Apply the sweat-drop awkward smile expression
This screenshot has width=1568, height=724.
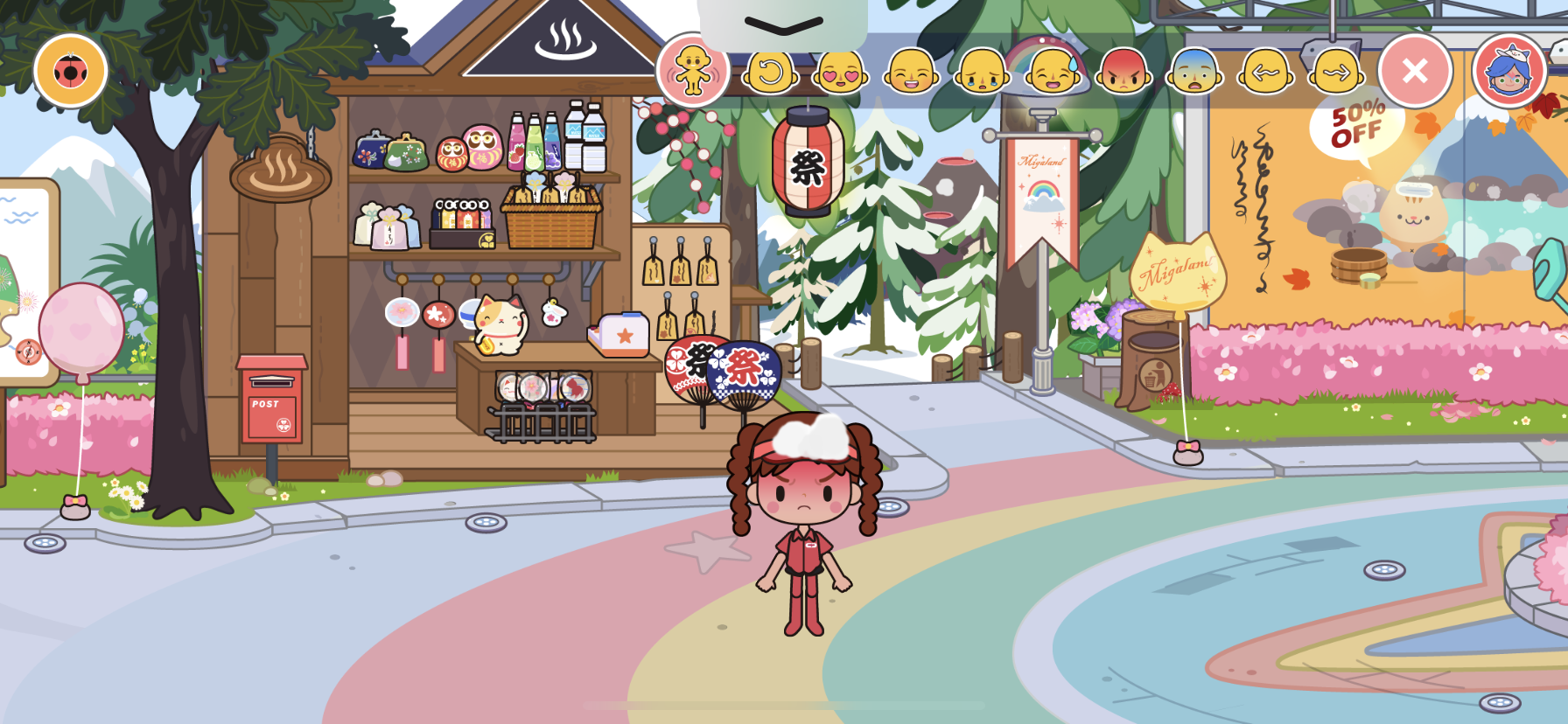(1053, 73)
